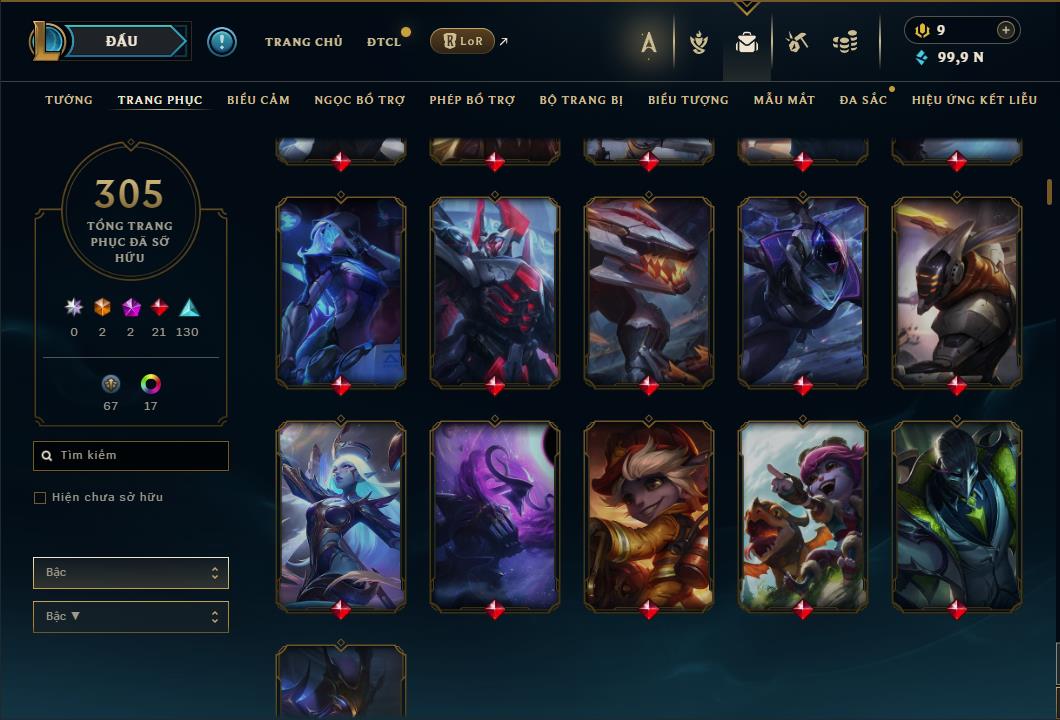Viewport: 1060px width, 720px height.
Task: Open HIỆU ỨNG KẾT LIỄU tab
Action: (972, 100)
